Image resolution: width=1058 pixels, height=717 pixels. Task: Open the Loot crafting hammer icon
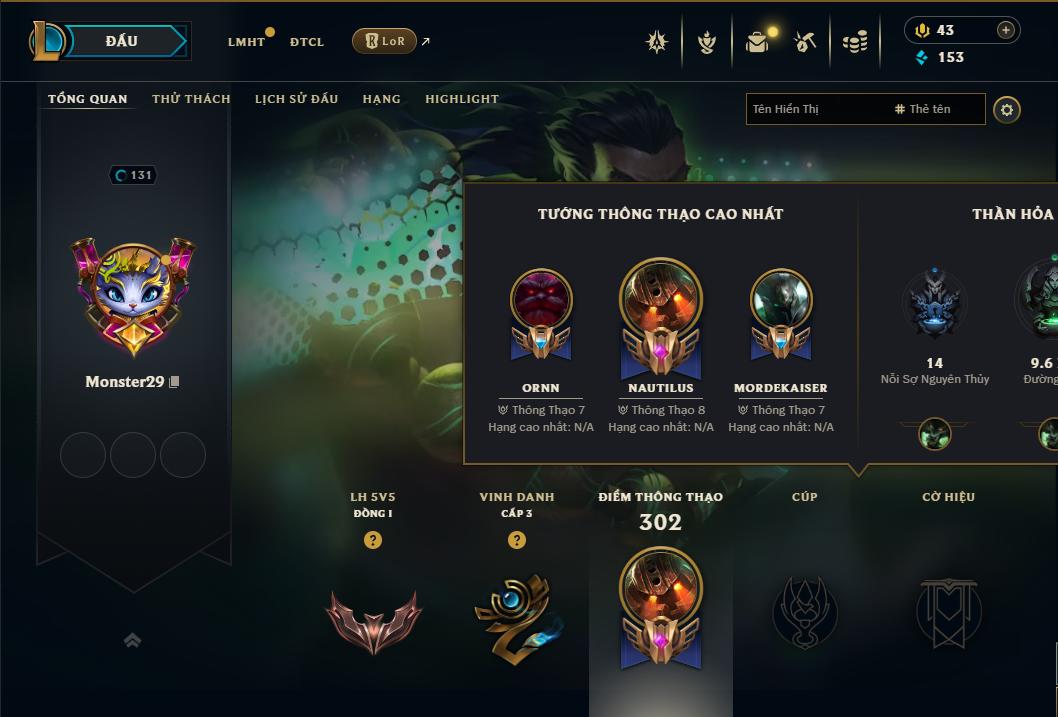point(805,42)
